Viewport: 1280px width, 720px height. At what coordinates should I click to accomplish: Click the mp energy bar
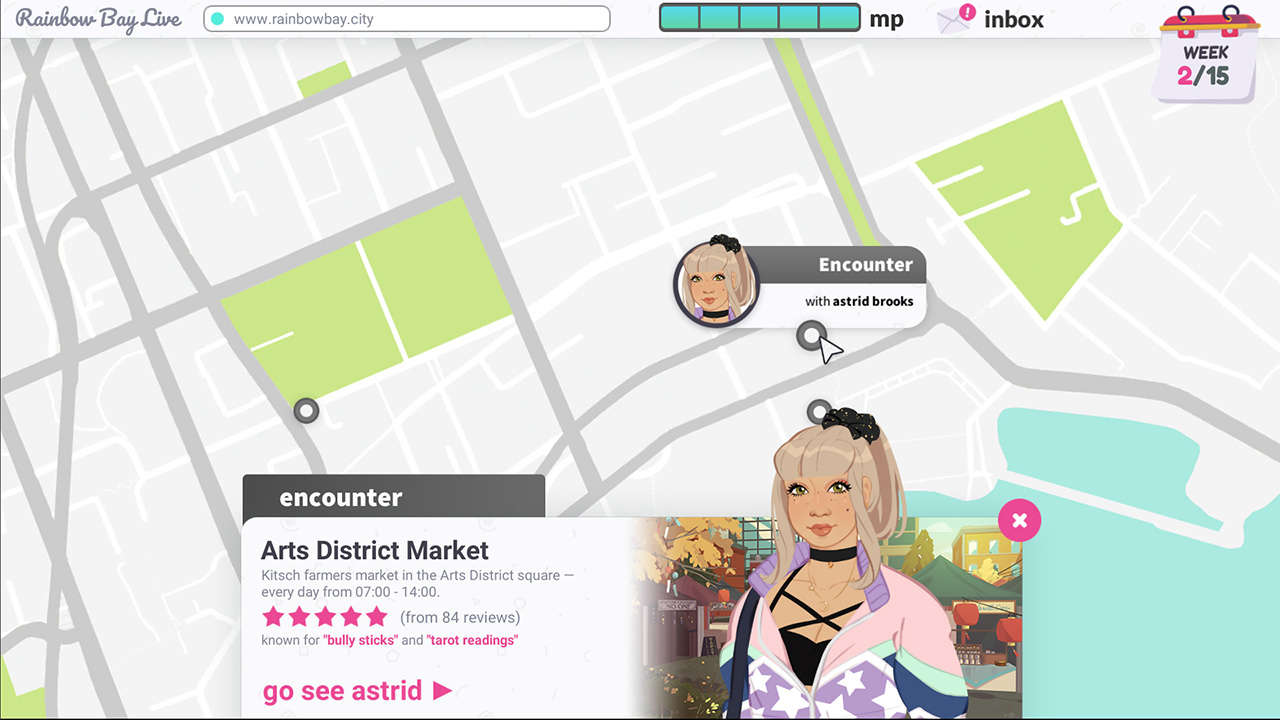pyautogui.click(x=759, y=17)
